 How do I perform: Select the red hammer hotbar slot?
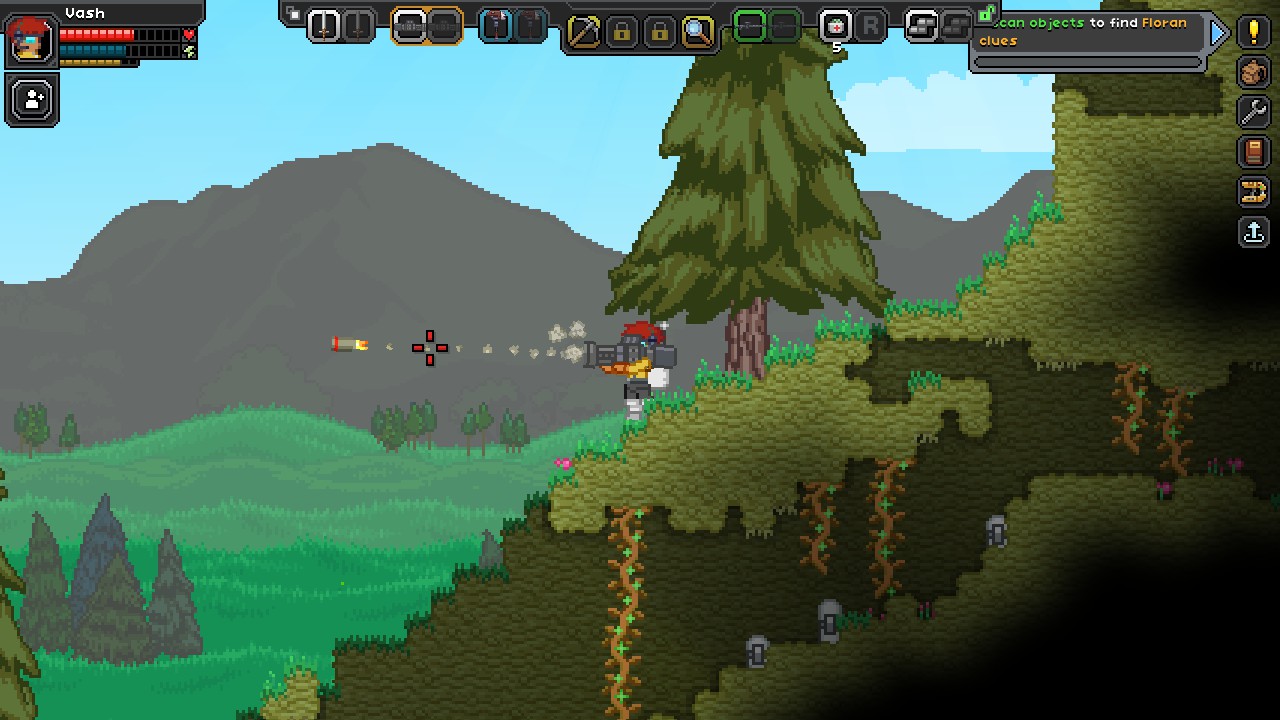497,26
